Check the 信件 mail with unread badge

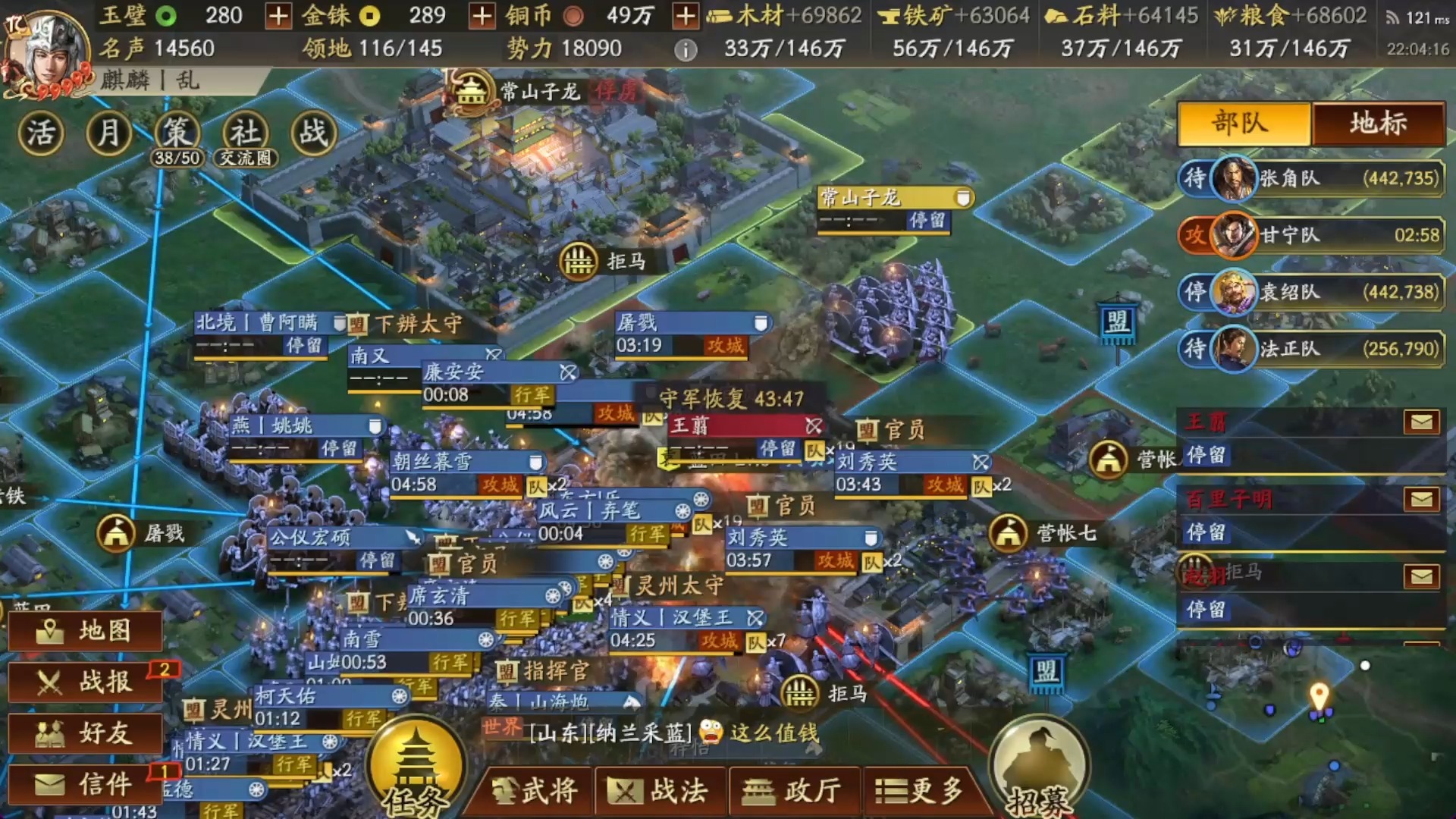[x=83, y=783]
